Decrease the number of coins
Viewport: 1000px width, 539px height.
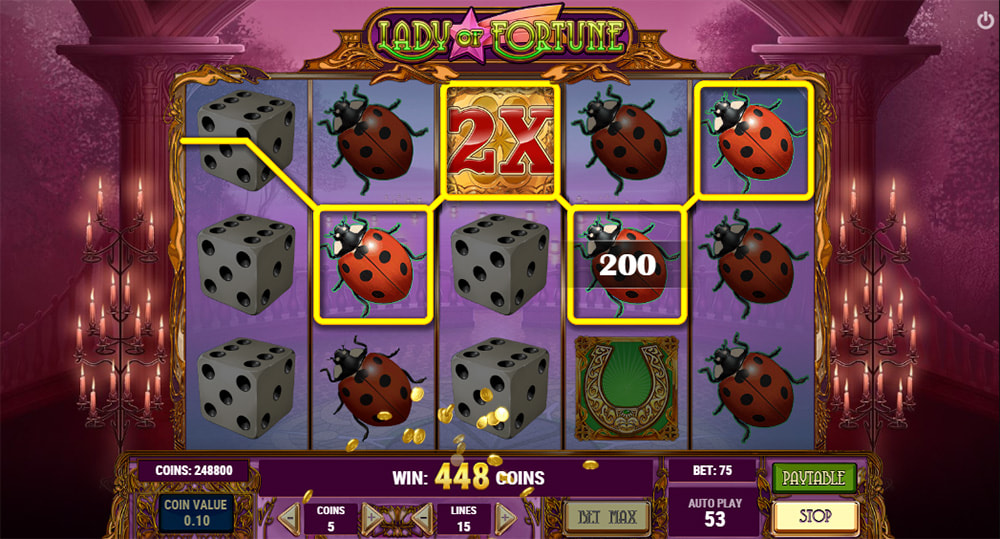coord(289,517)
